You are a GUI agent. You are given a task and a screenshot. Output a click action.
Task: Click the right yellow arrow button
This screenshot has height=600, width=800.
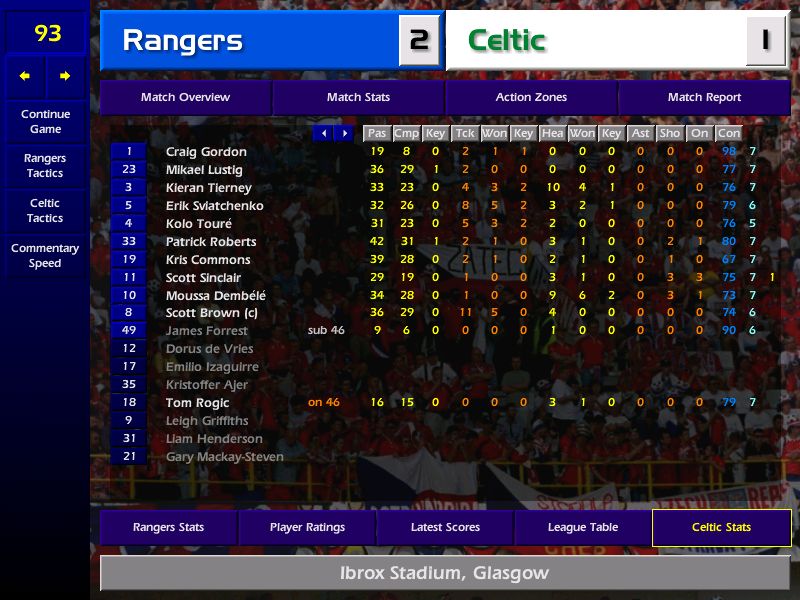pyautogui.click(x=65, y=76)
